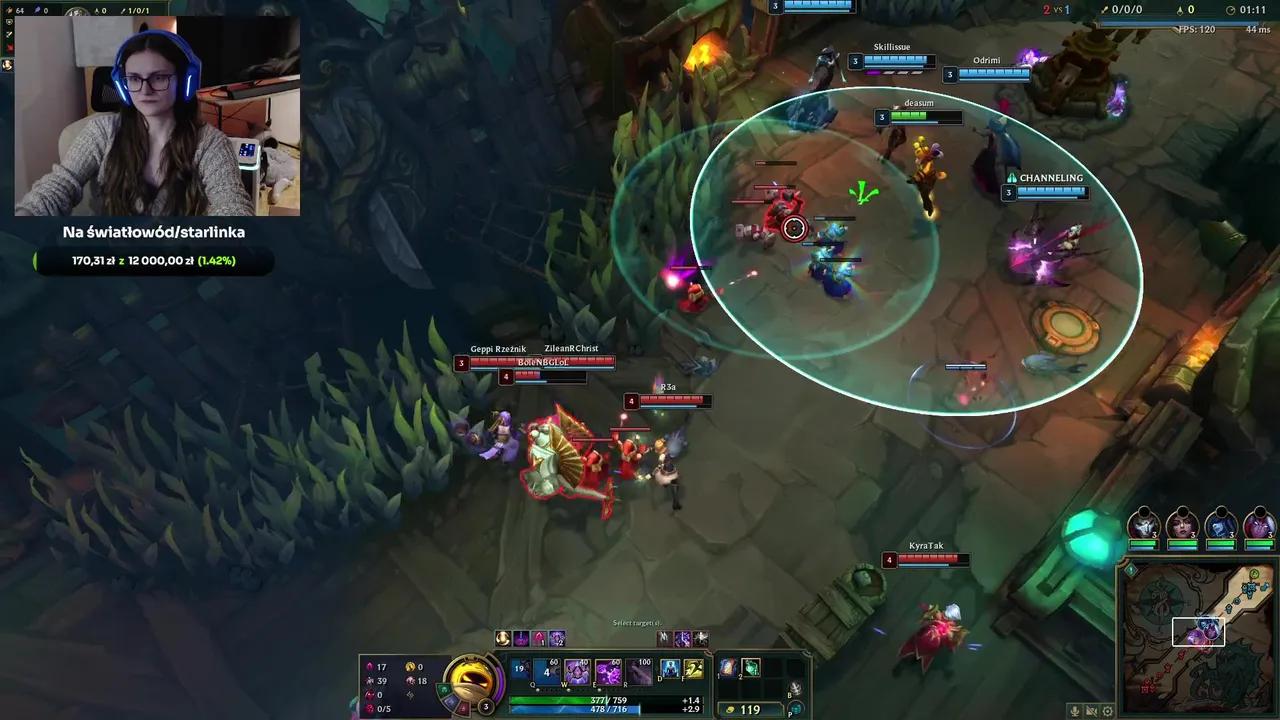
Task: Click the D summoner spell icon
Action: tap(669, 668)
